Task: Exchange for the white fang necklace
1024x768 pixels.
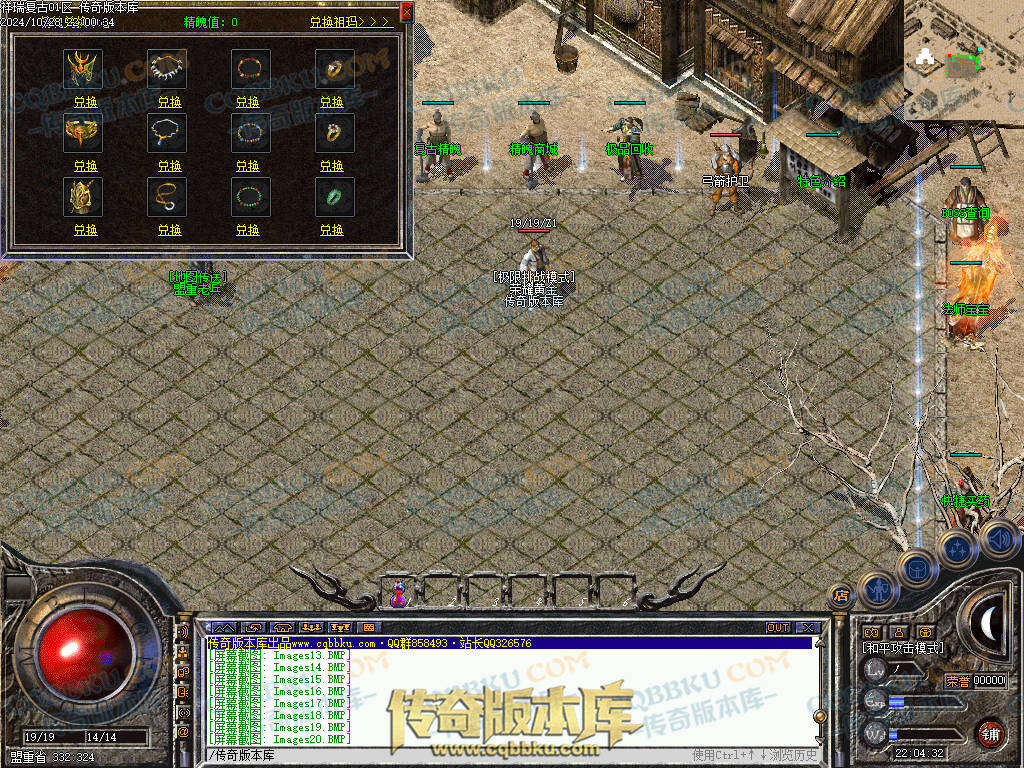Action: tap(169, 101)
